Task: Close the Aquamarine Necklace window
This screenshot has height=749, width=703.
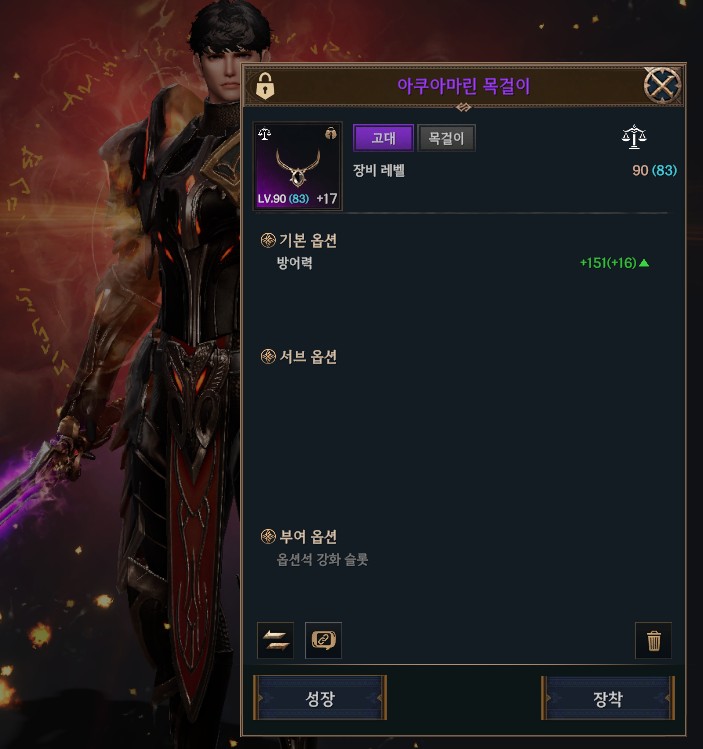Action: (x=662, y=86)
